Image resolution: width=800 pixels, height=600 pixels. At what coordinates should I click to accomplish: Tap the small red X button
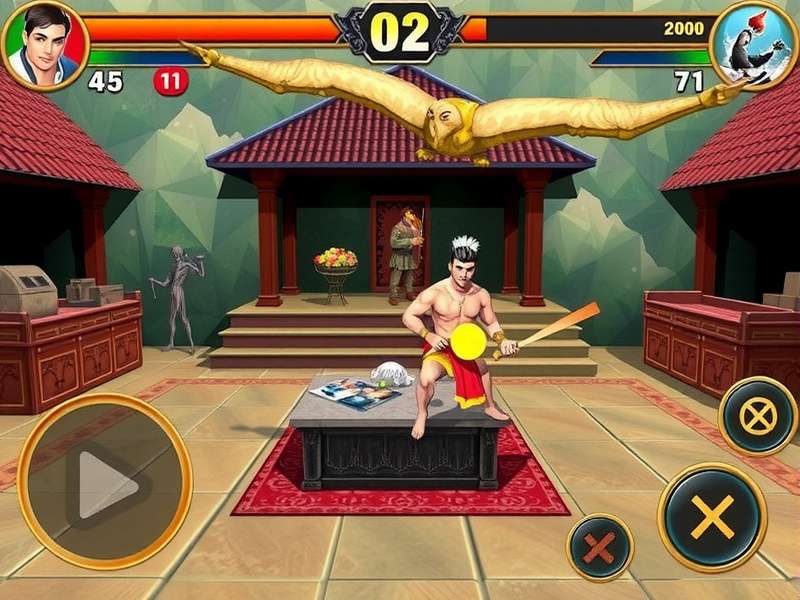coord(600,547)
